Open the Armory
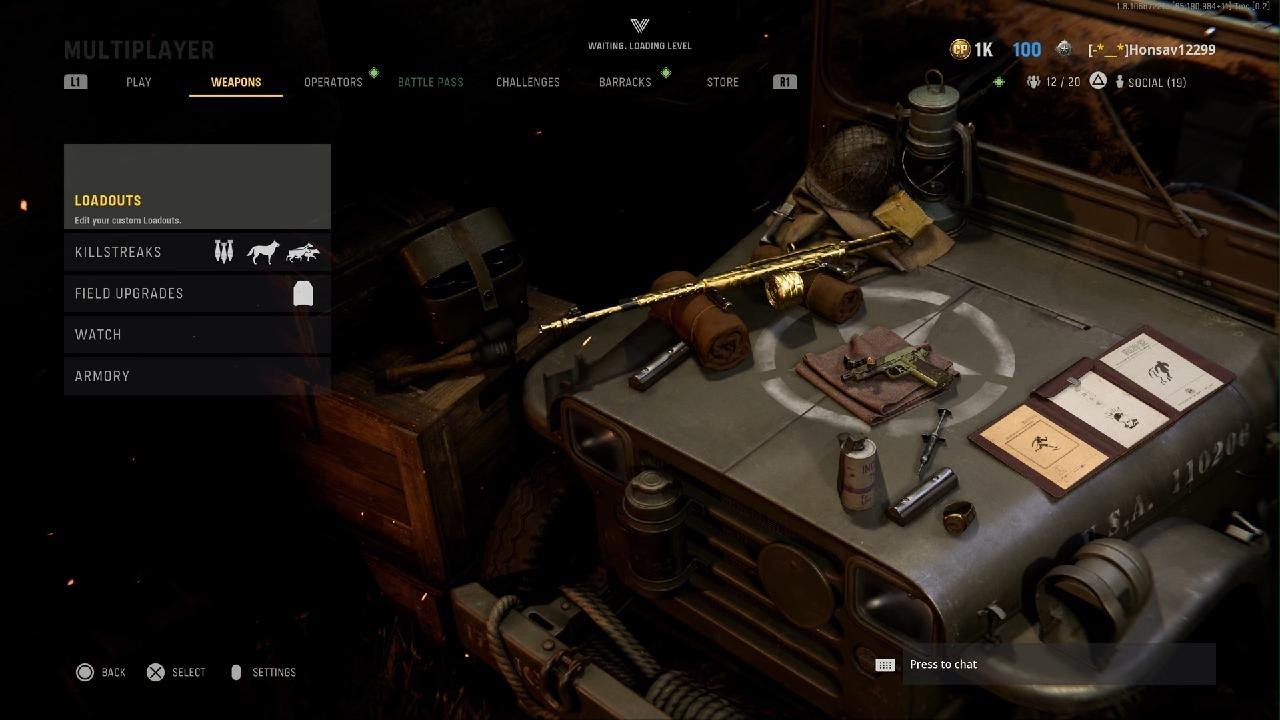 (x=197, y=376)
